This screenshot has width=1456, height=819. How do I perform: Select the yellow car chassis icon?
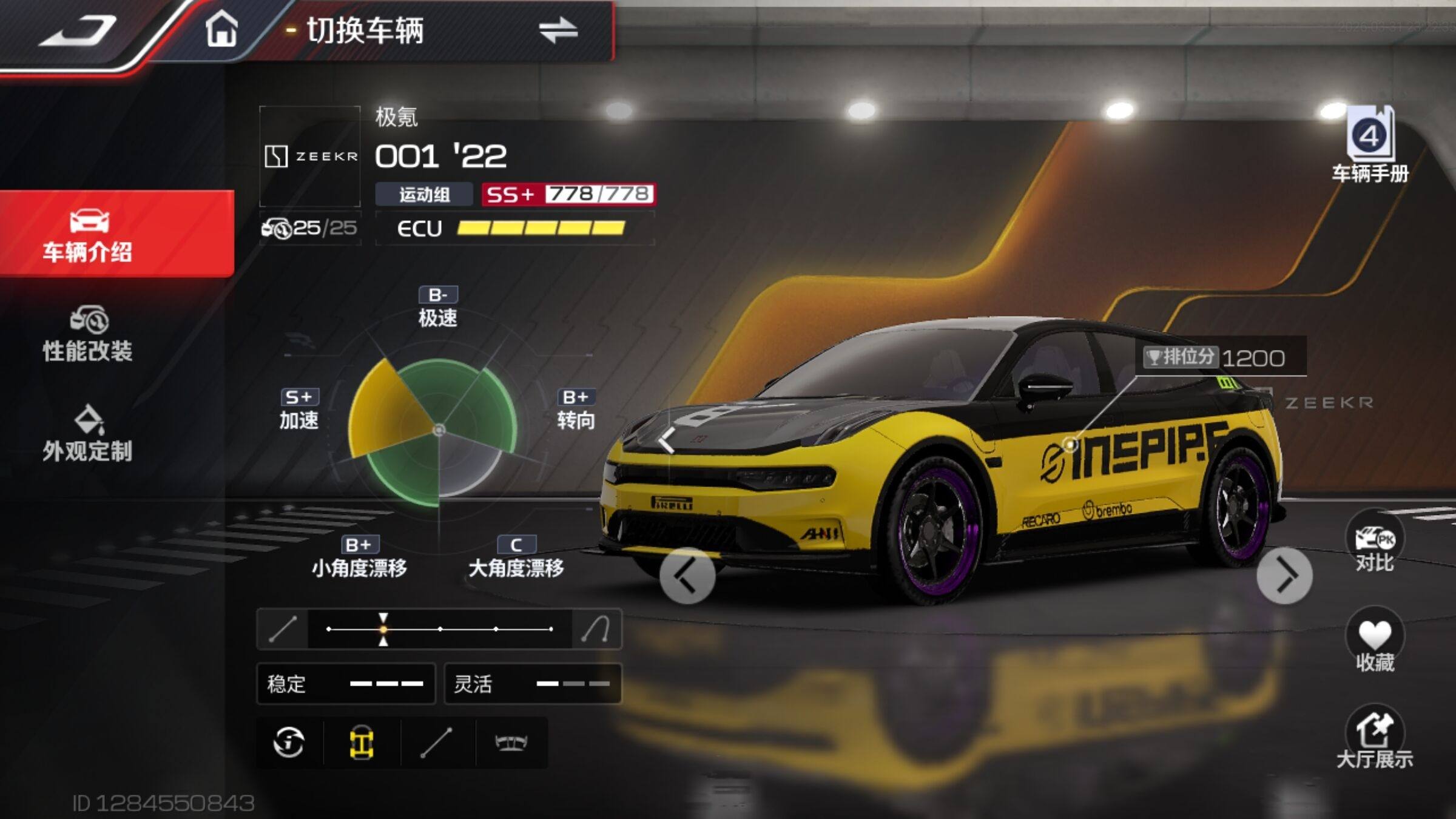point(362,743)
